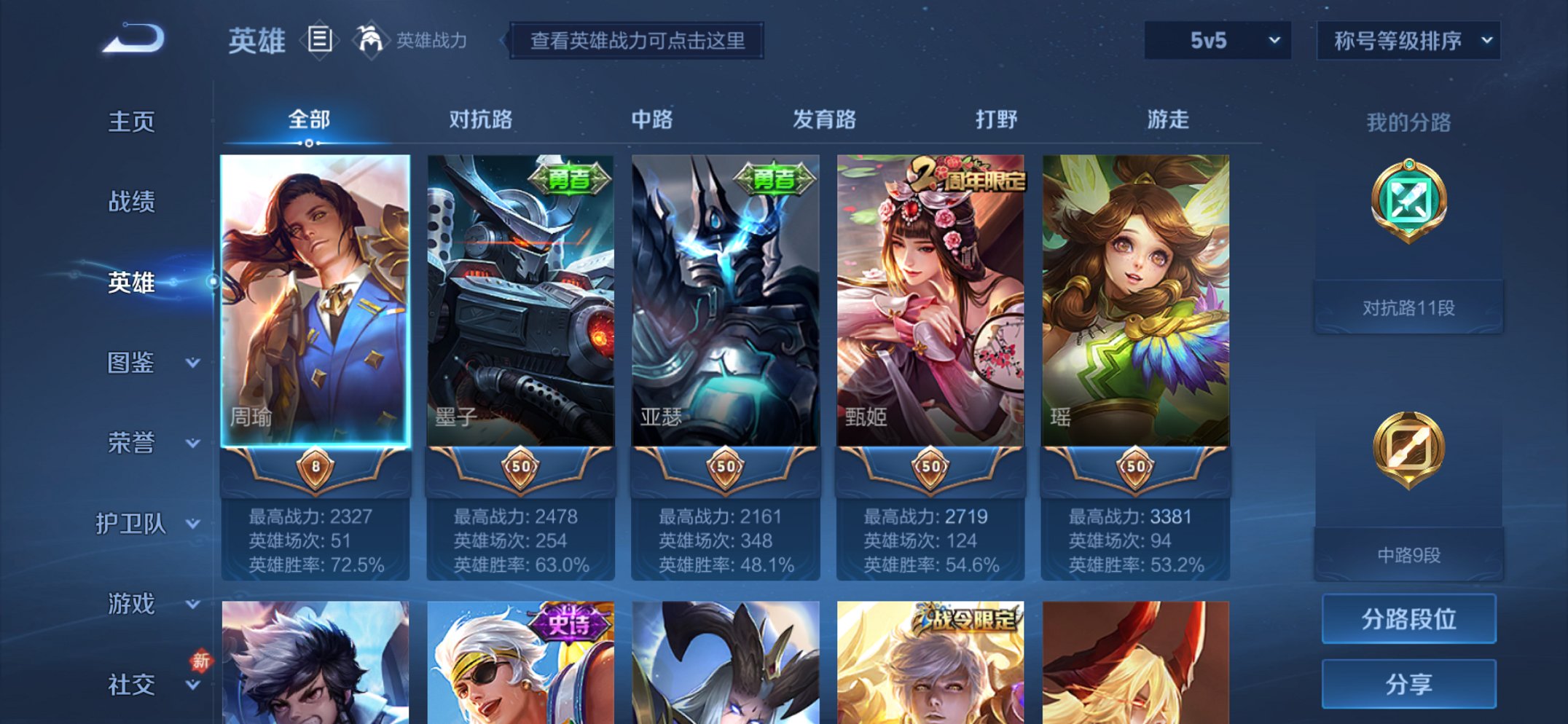Click the 英雄战力 helmet icon
This screenshot has width=1568, height=724.
point(372,40)
